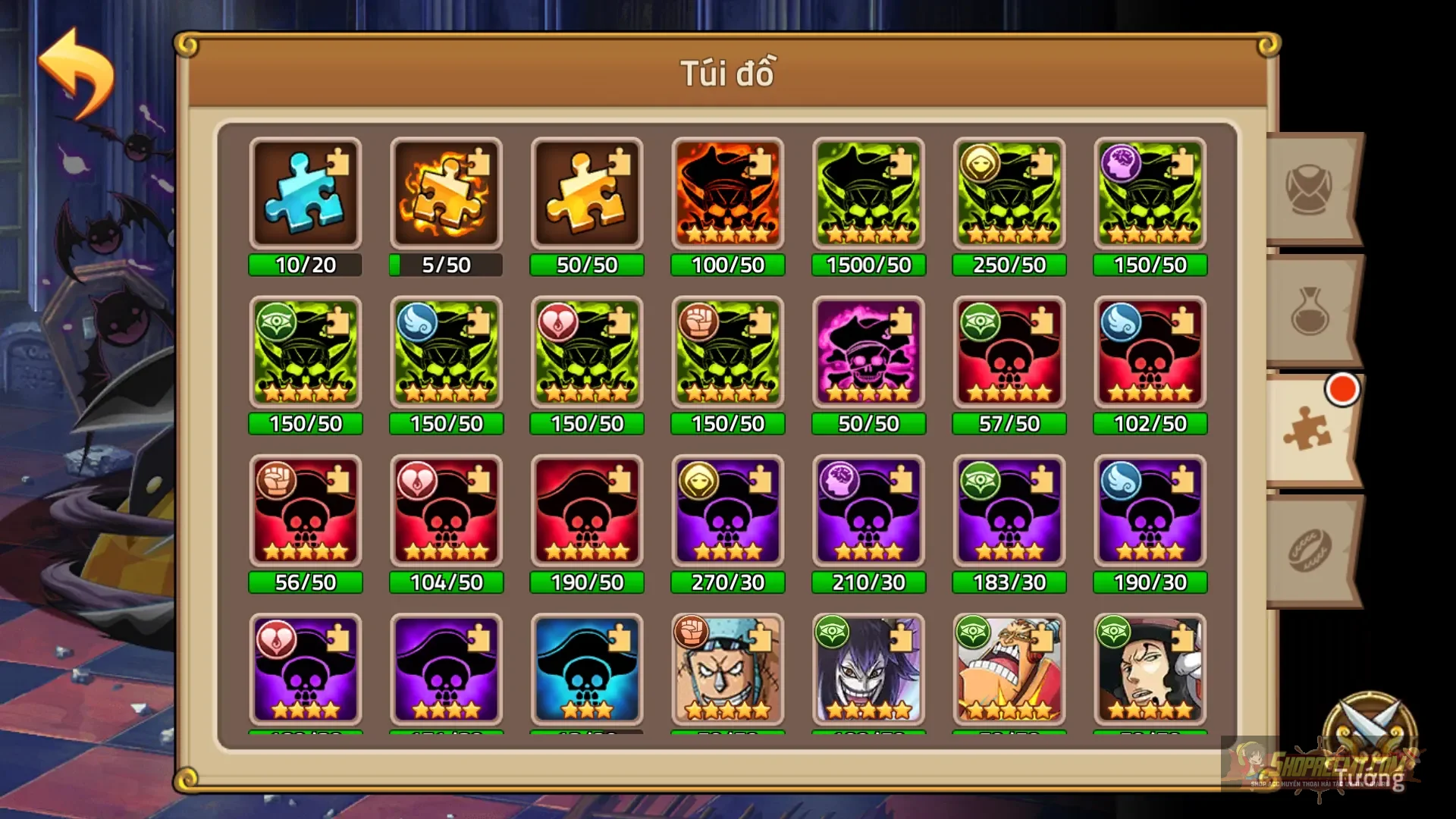This screenshot has height=819, width=1456.
Task: Click the 5/50 progress bar
Action: tap(446, 265)
